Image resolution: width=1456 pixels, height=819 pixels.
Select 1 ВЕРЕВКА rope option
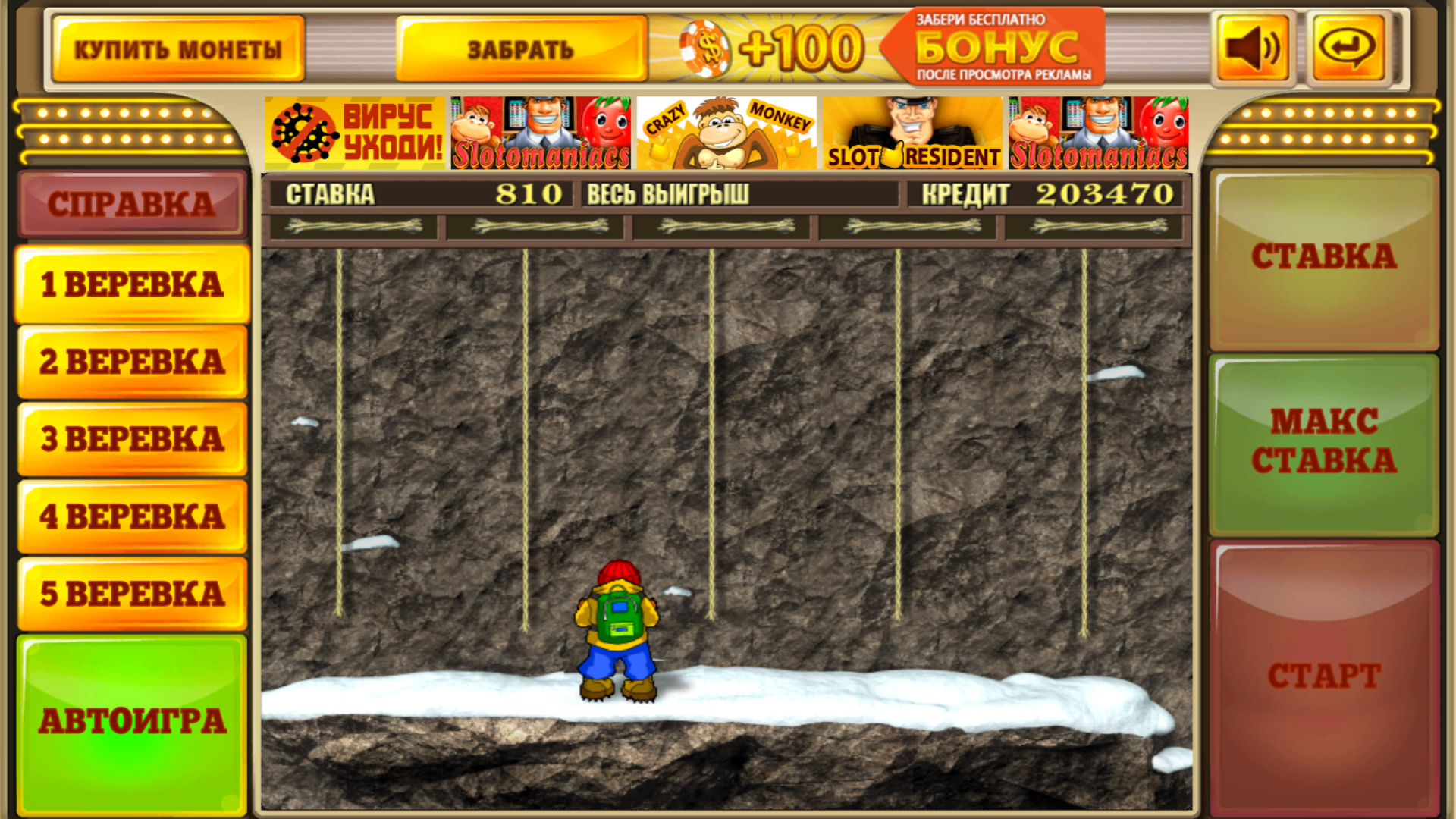[132, 283]
